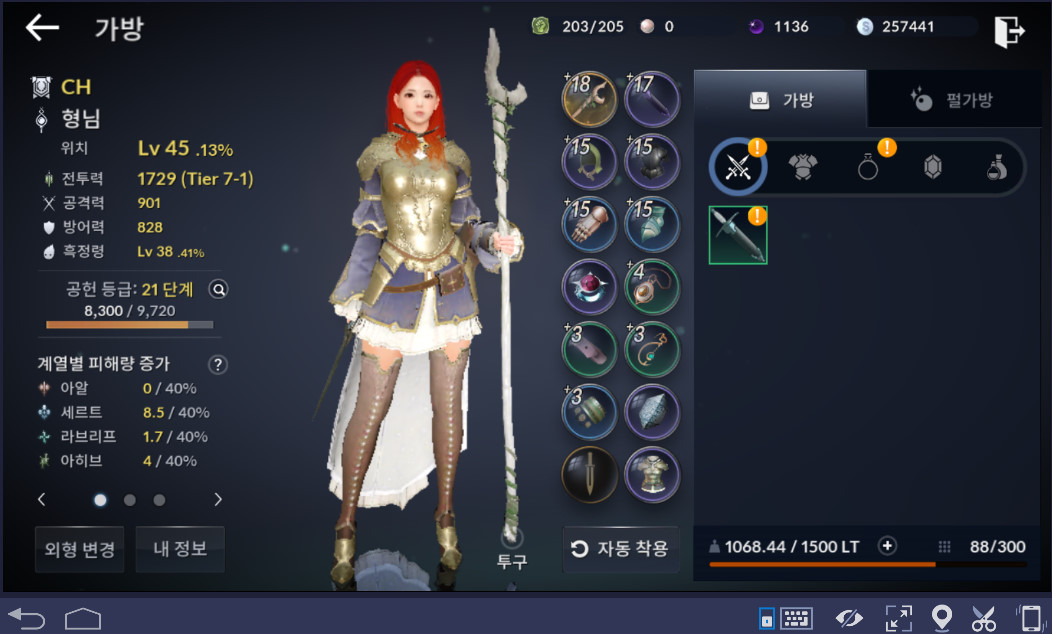Filter bag by armor category
This screenshot has width=1052, height=634.
point(802,167)
